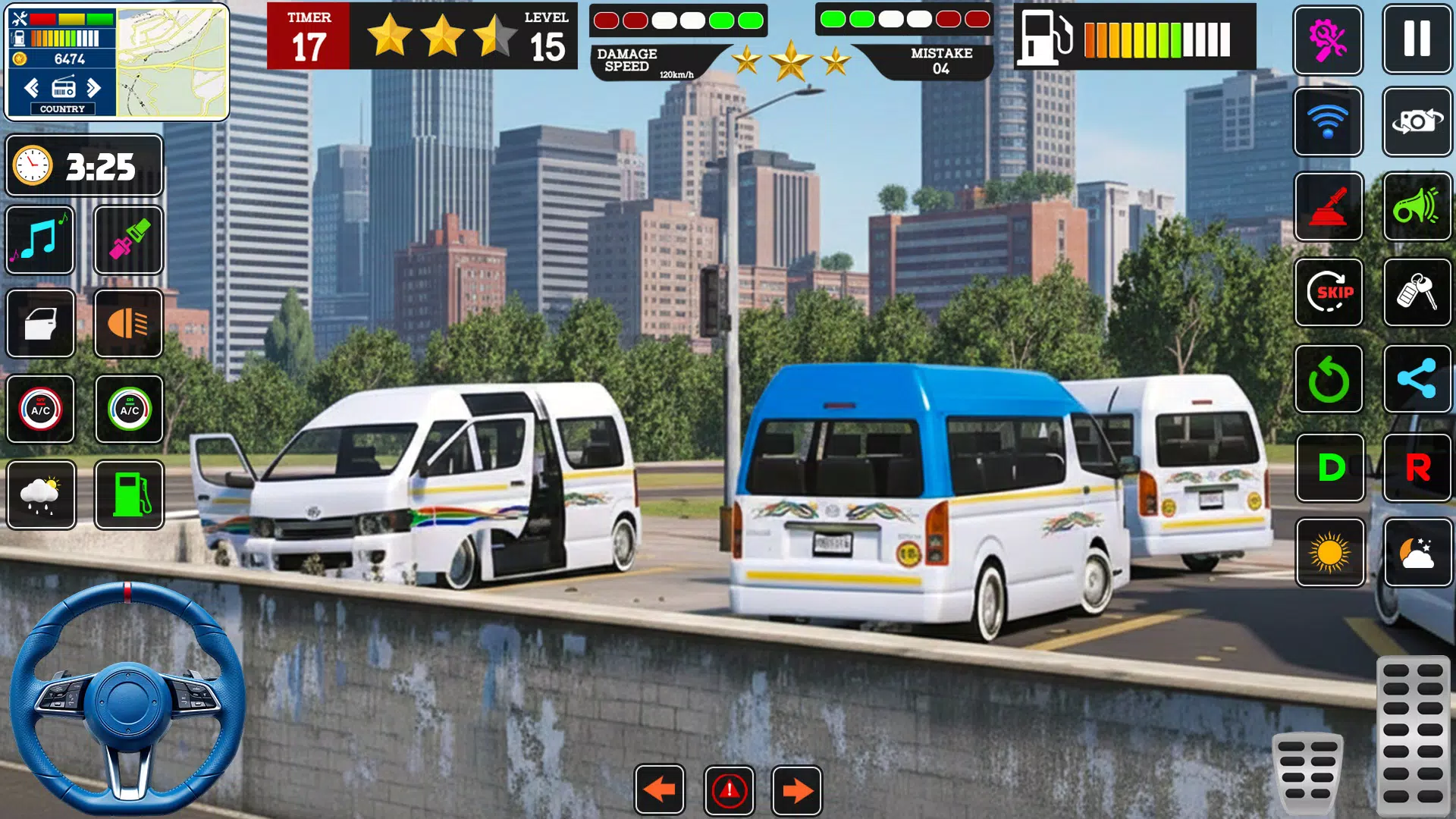This screenshot has height=819, width=1456.
Task: Fasten the seatbelt
Action: [128, 240]
